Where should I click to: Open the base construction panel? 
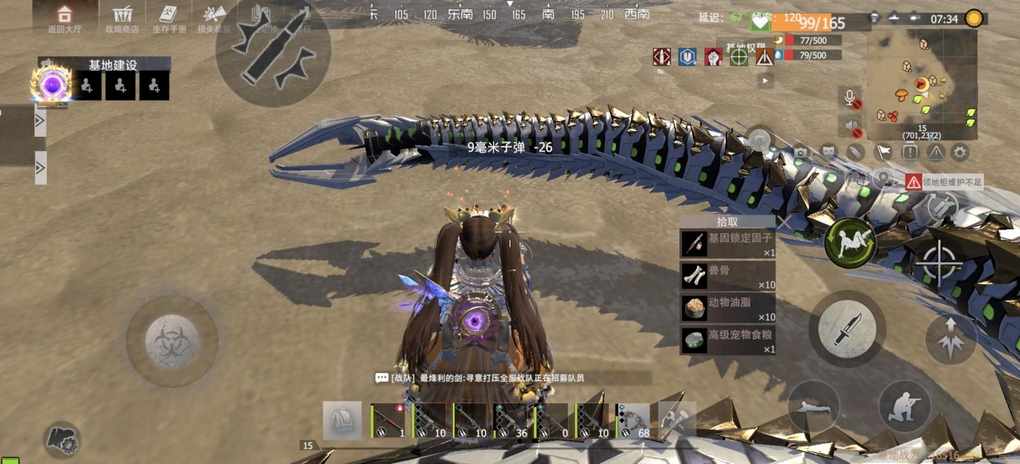click(x=111, y=65)
